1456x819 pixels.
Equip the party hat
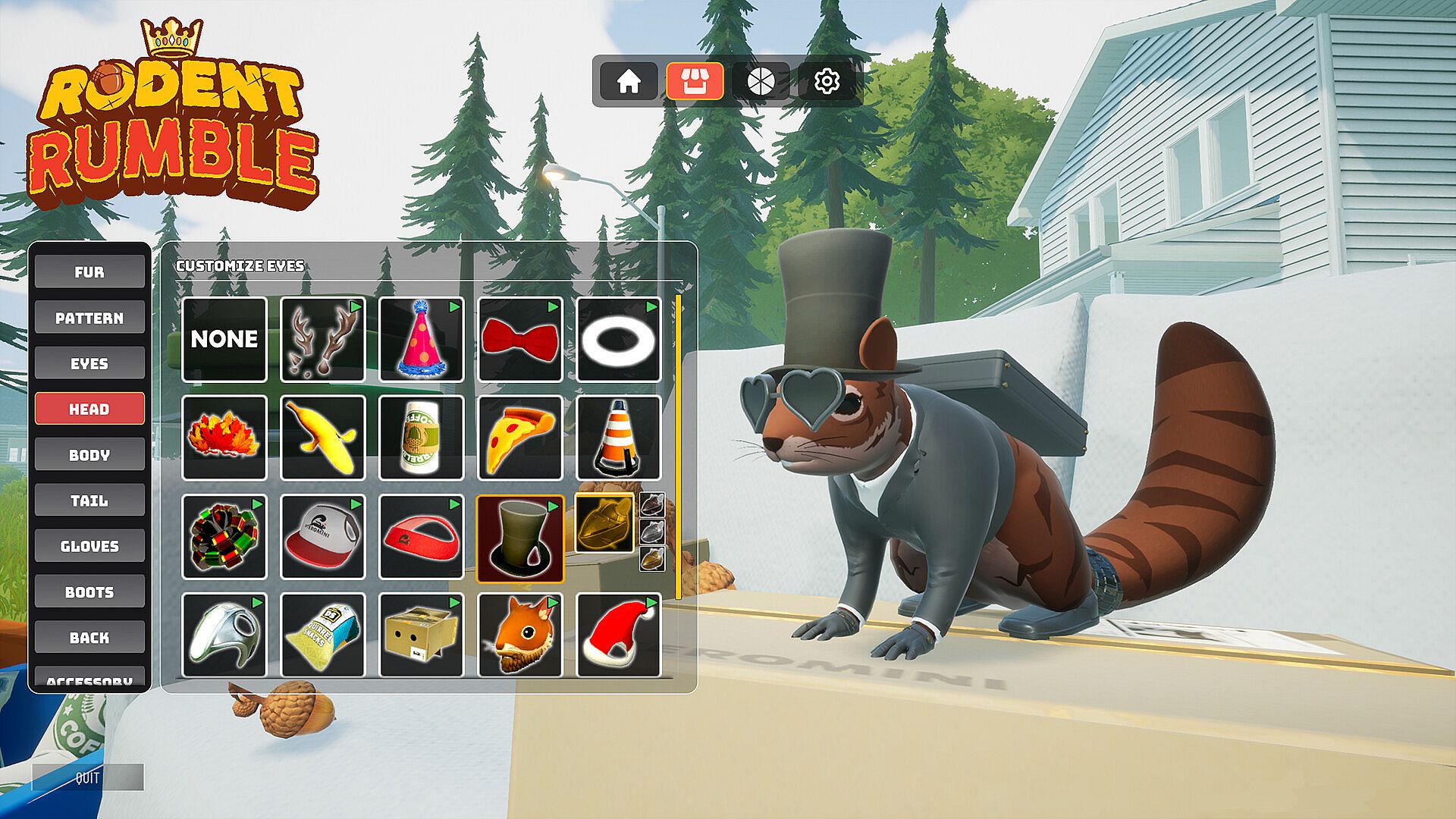click(x=421, y=339)
